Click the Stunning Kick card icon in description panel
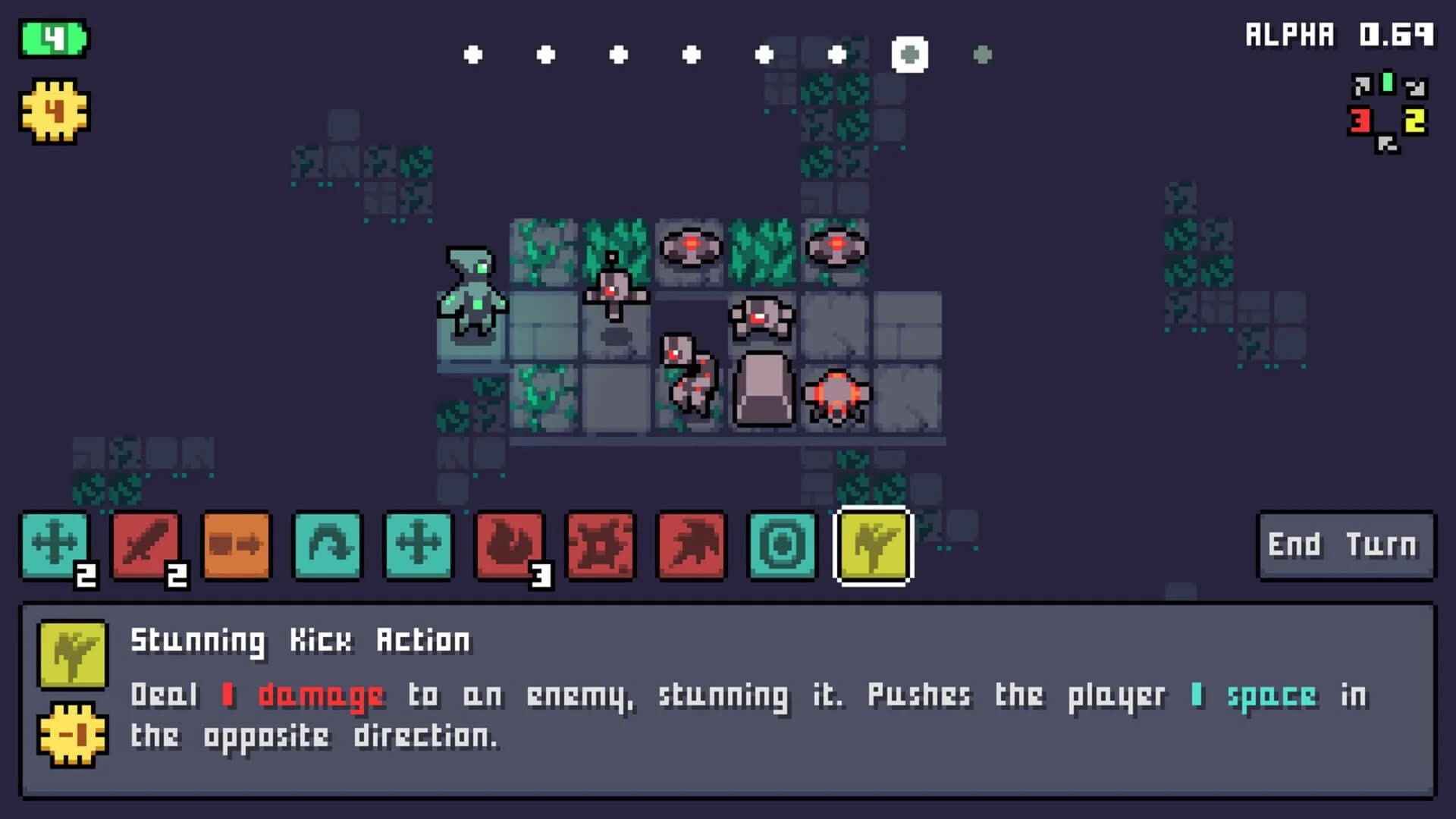The image size is (1456, 819). tap(72, 654)
